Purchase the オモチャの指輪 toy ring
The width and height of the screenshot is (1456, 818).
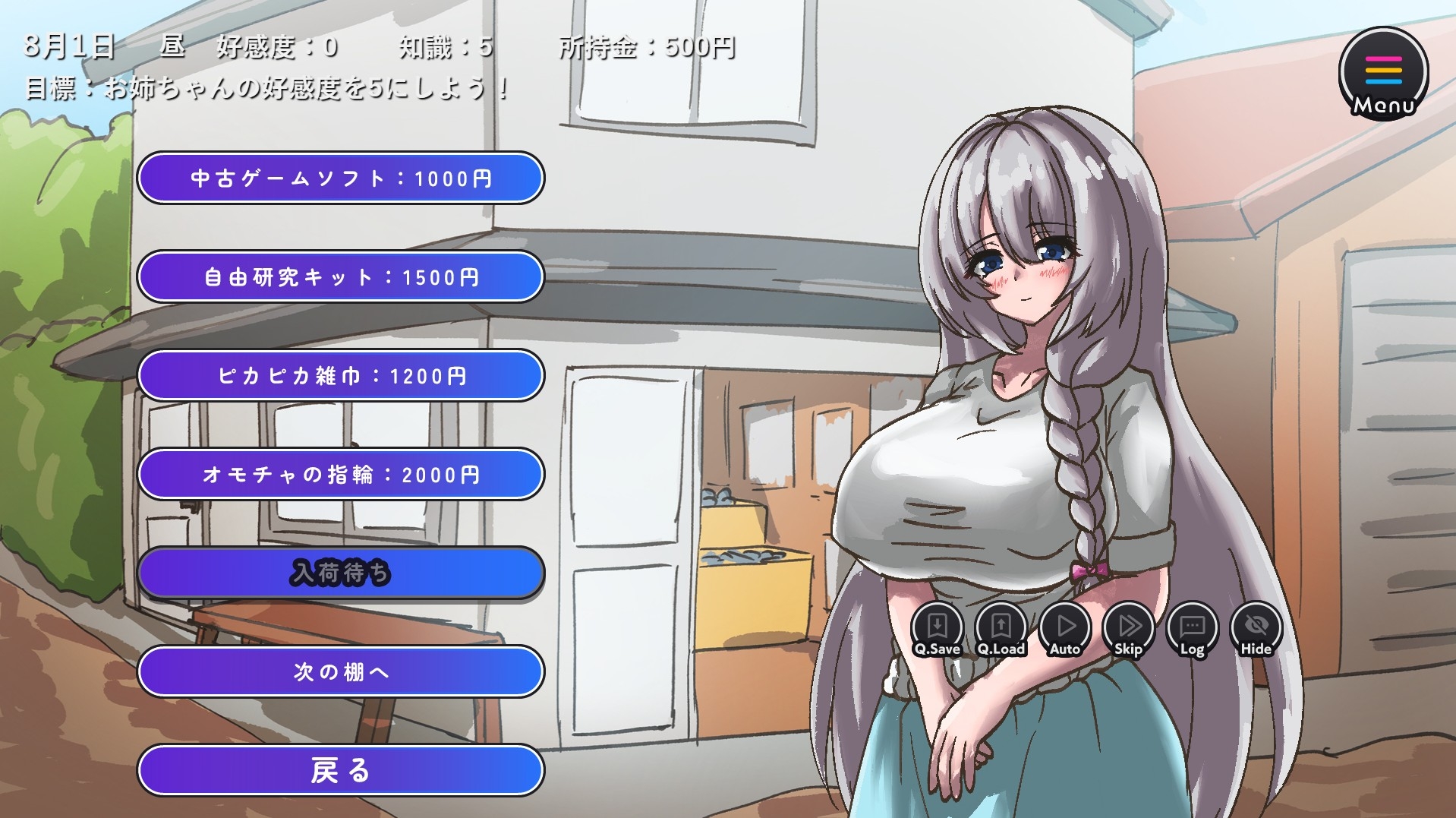pos(339,474)
